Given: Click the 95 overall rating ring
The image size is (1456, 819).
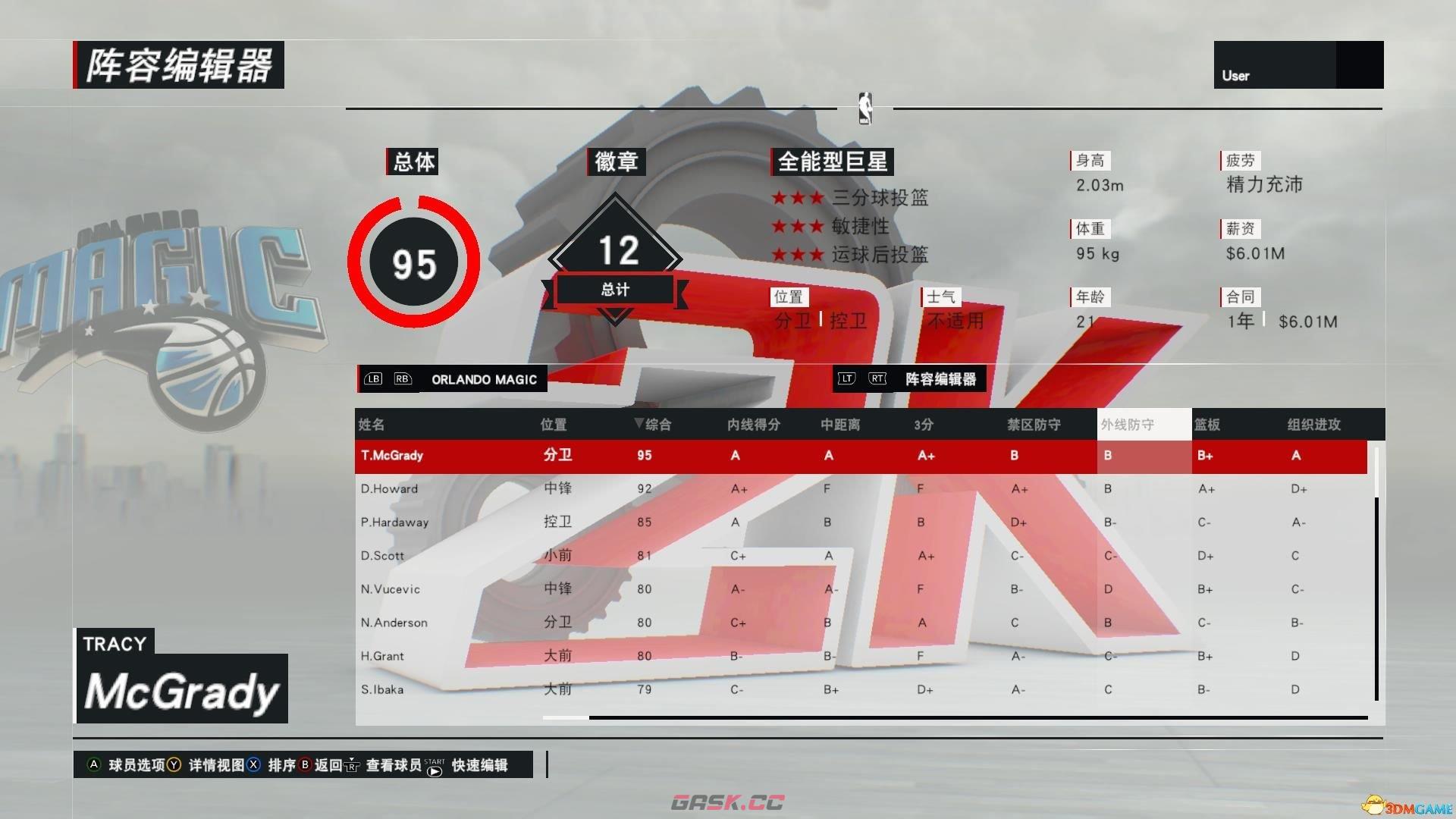Looking at the screenshot, I should tap(413, 262).
